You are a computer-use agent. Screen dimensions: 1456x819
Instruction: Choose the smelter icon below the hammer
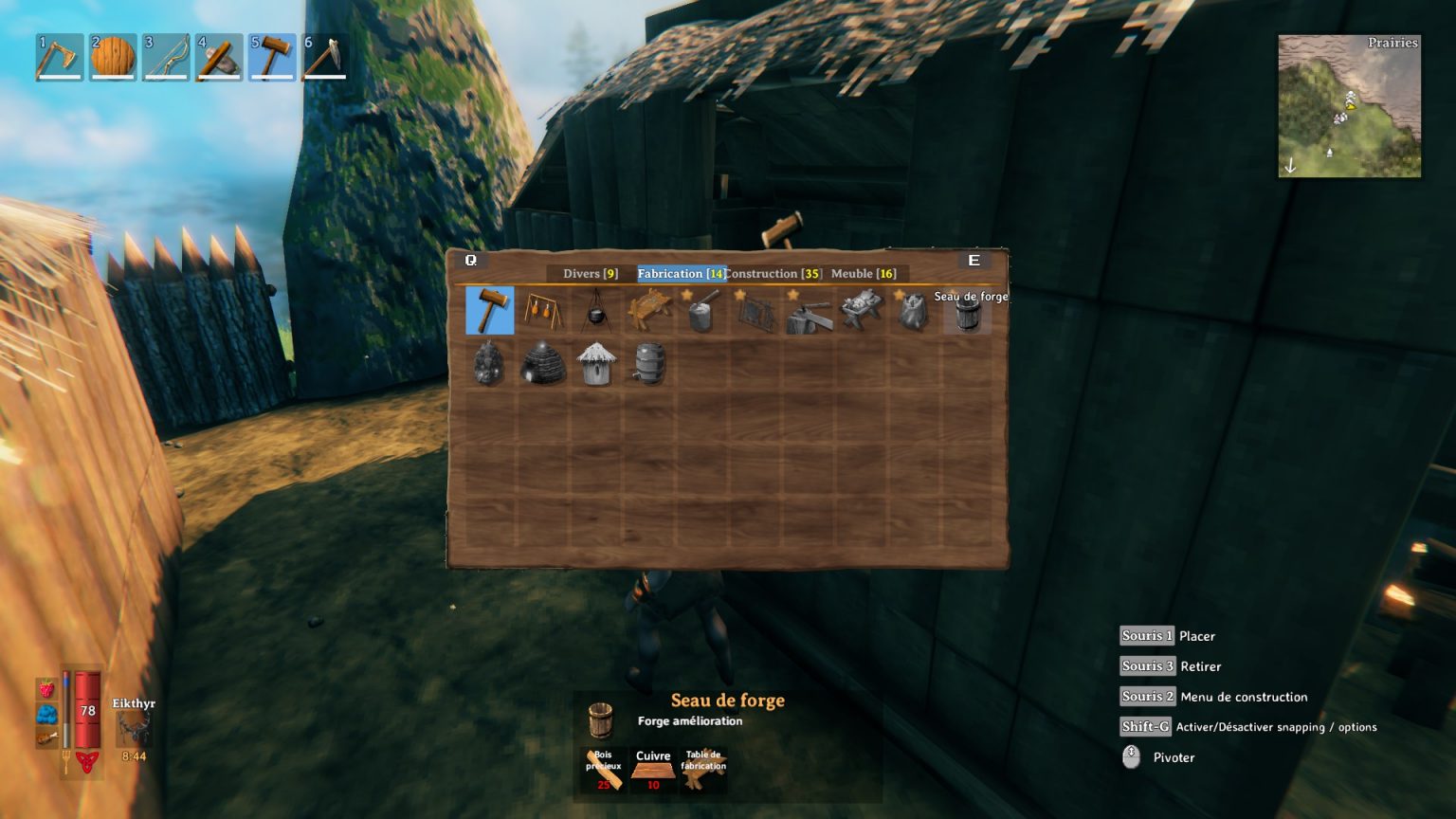tap(489, 365)
